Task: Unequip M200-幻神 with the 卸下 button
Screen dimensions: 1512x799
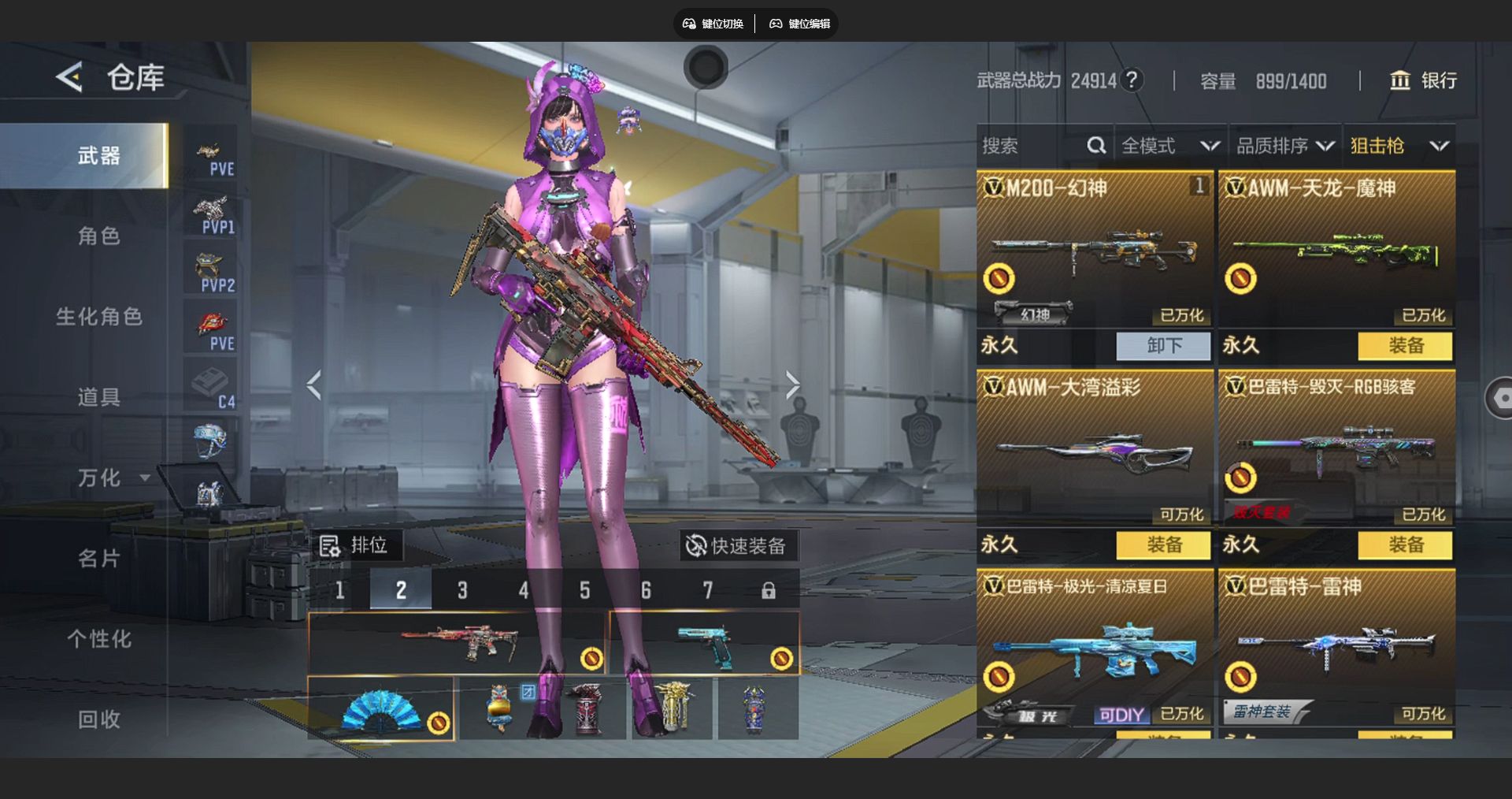Action: [x=1163, y=346]
